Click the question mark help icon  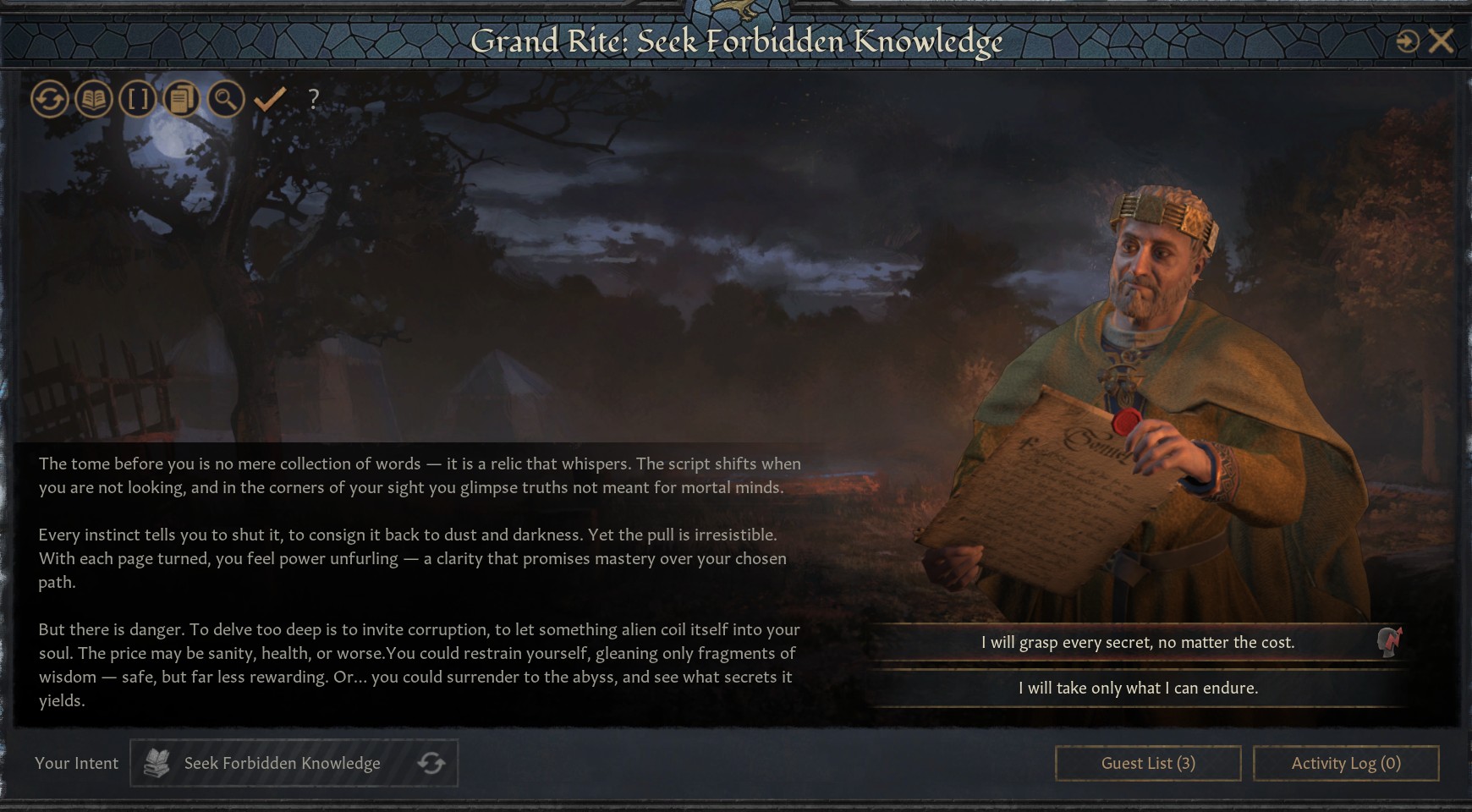point(314,100)
